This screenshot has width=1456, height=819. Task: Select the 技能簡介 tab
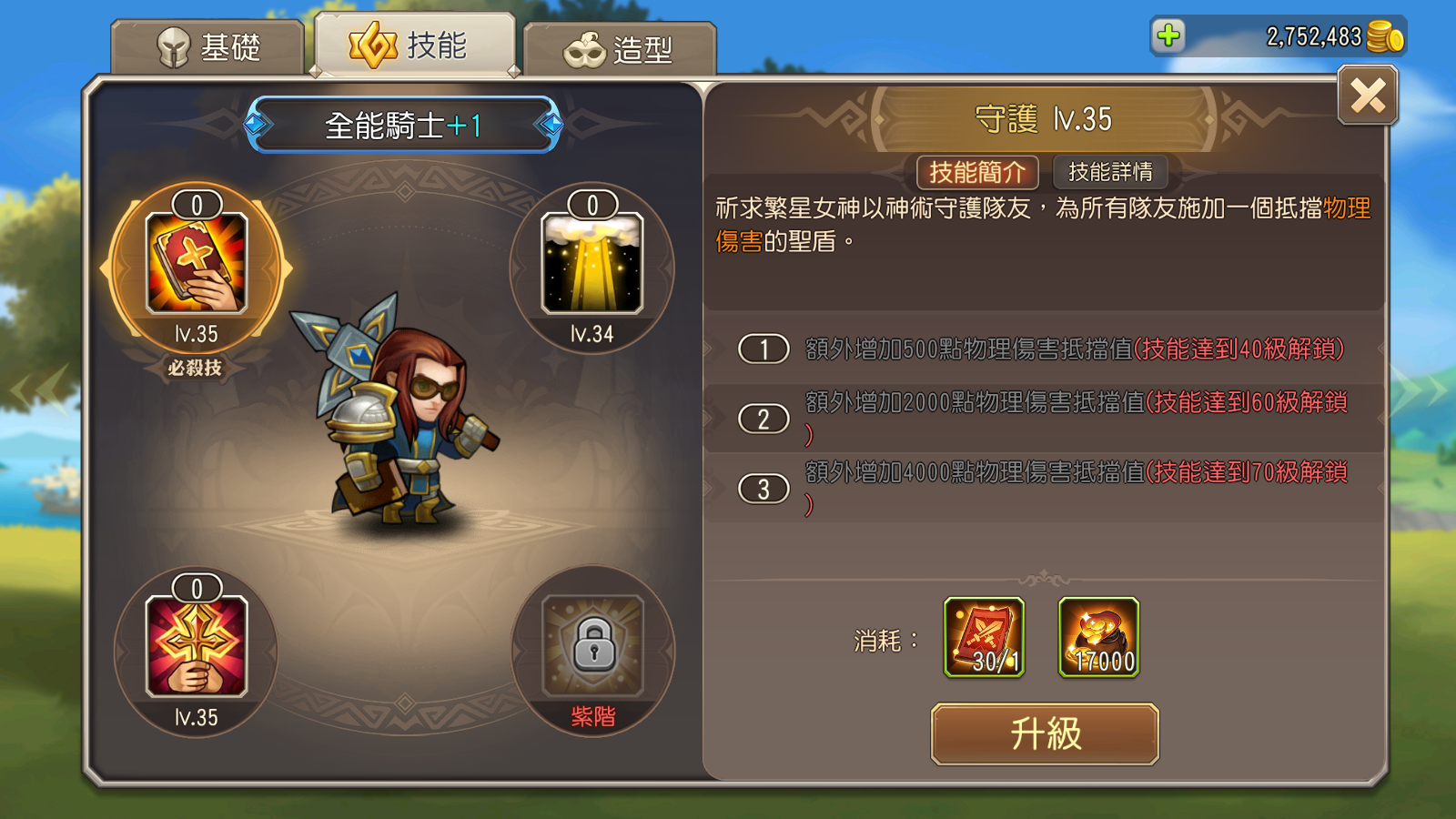click(979, 172)
